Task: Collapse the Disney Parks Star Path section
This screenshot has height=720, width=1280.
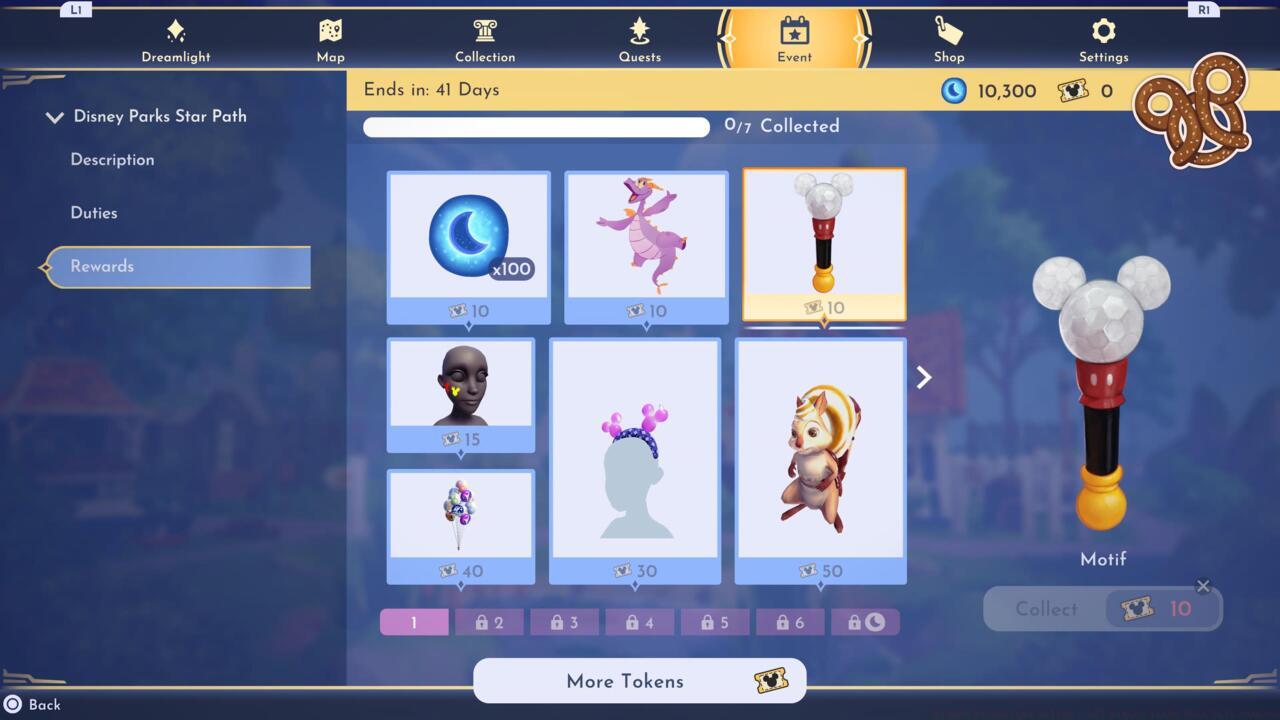Action: pyautogui.click(x=55, y=116)
